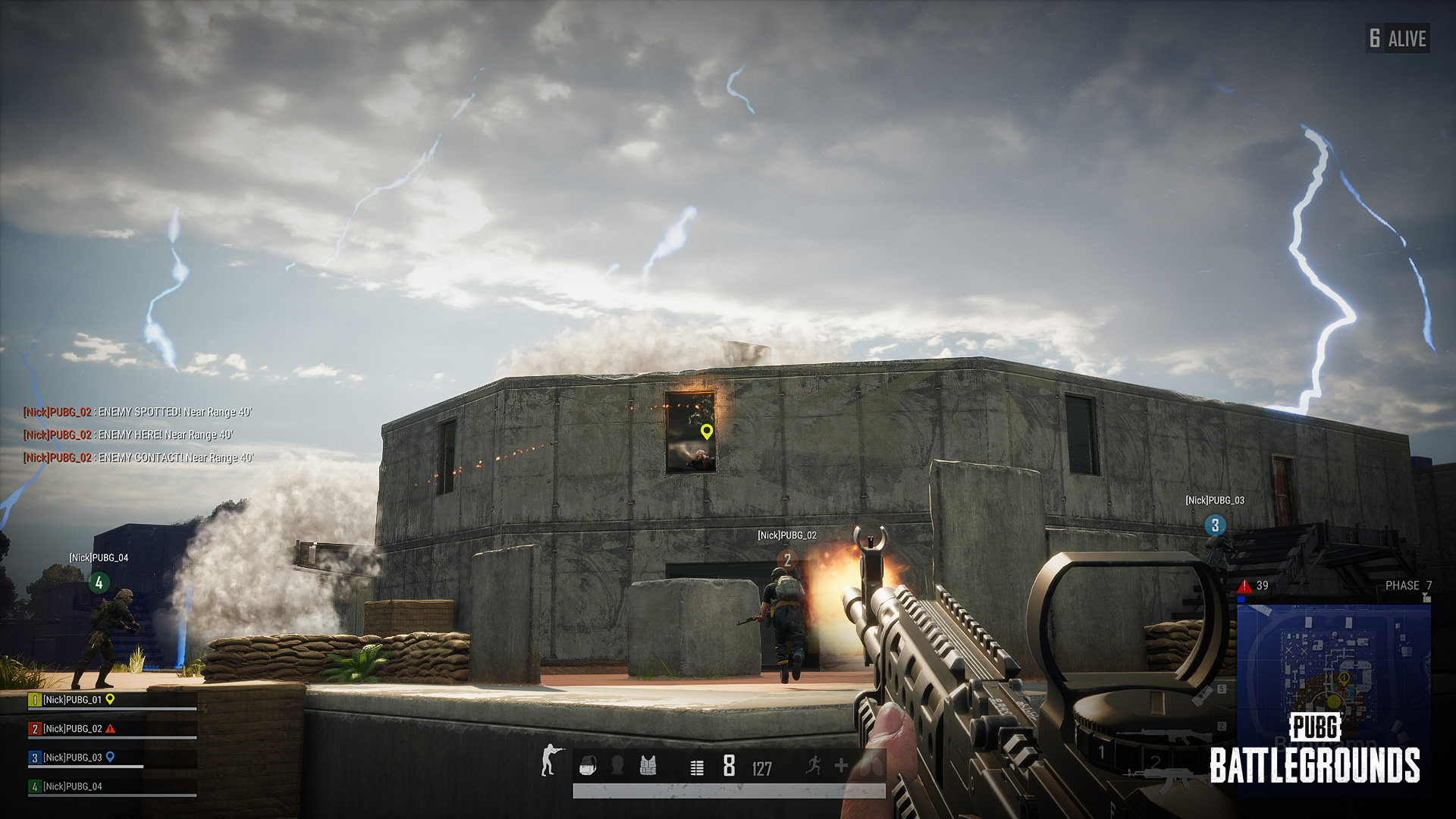Click the running man sprint icon
This screenshot has height=819, width=1456.
[x=814, y=765]
